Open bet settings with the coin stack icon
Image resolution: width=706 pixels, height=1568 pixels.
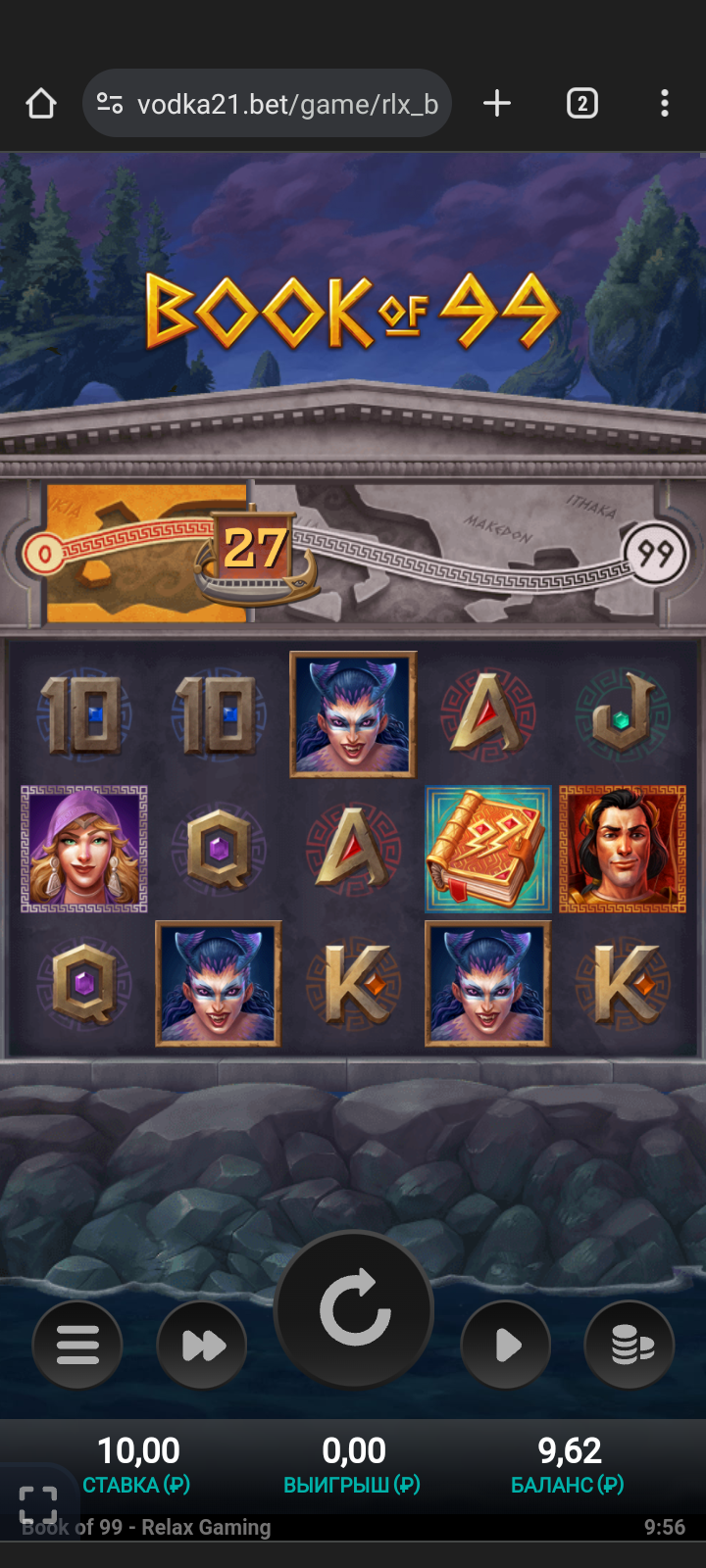(x=630, y=1345)
